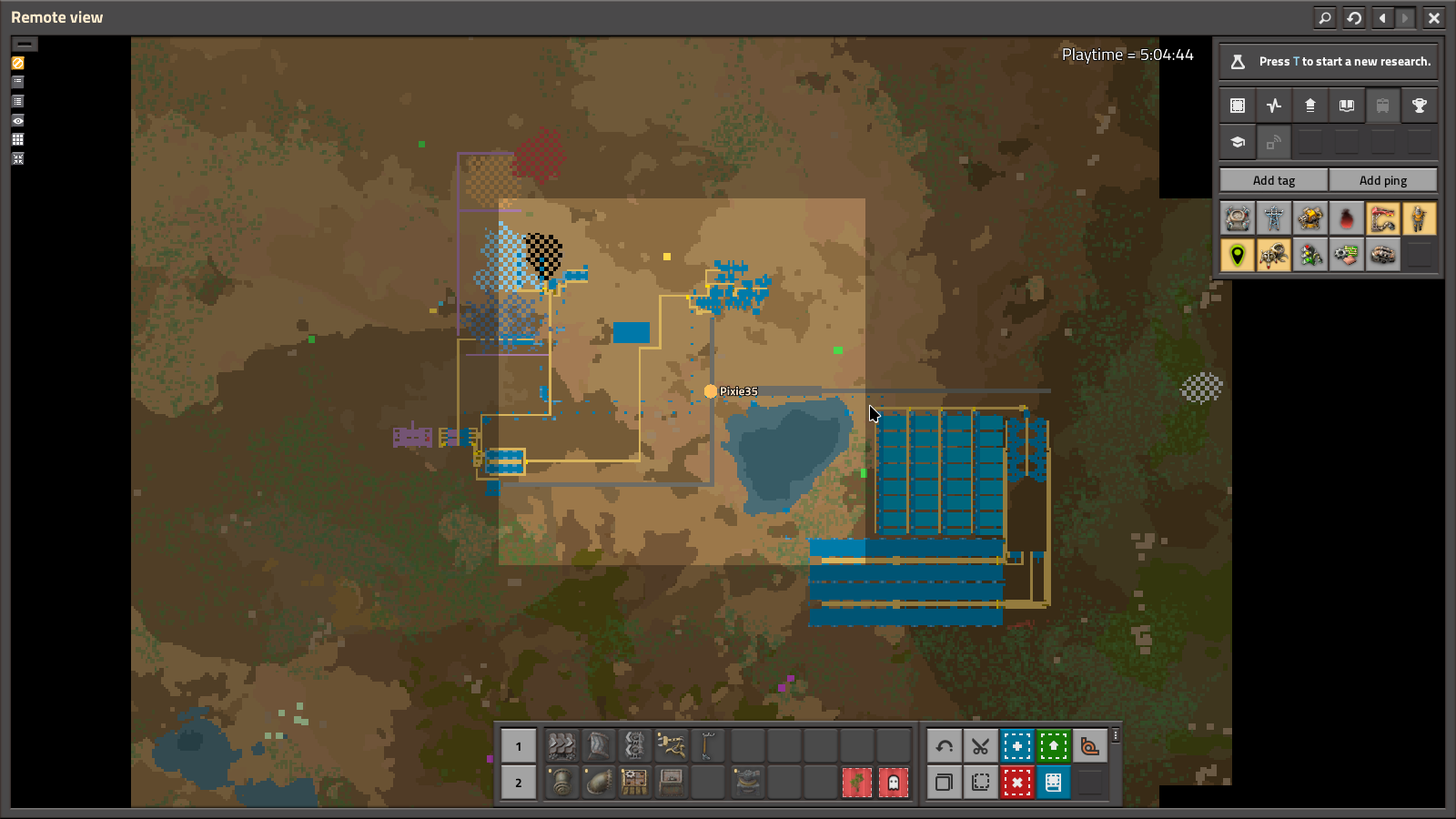Switch to quickbar row 1

click(518, 746)
